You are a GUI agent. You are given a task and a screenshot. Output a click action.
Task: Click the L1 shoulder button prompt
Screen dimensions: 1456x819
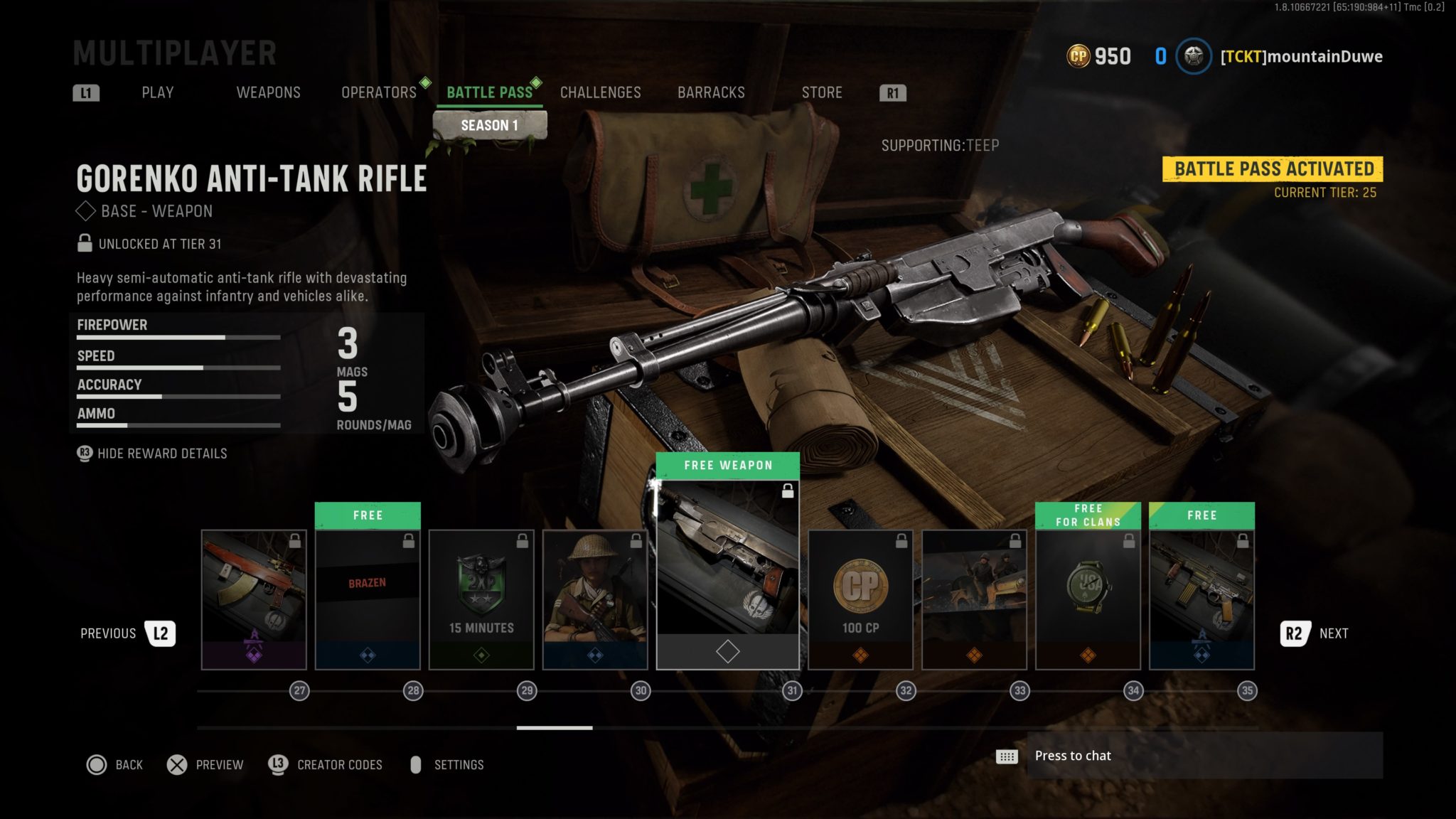(85, 92)
